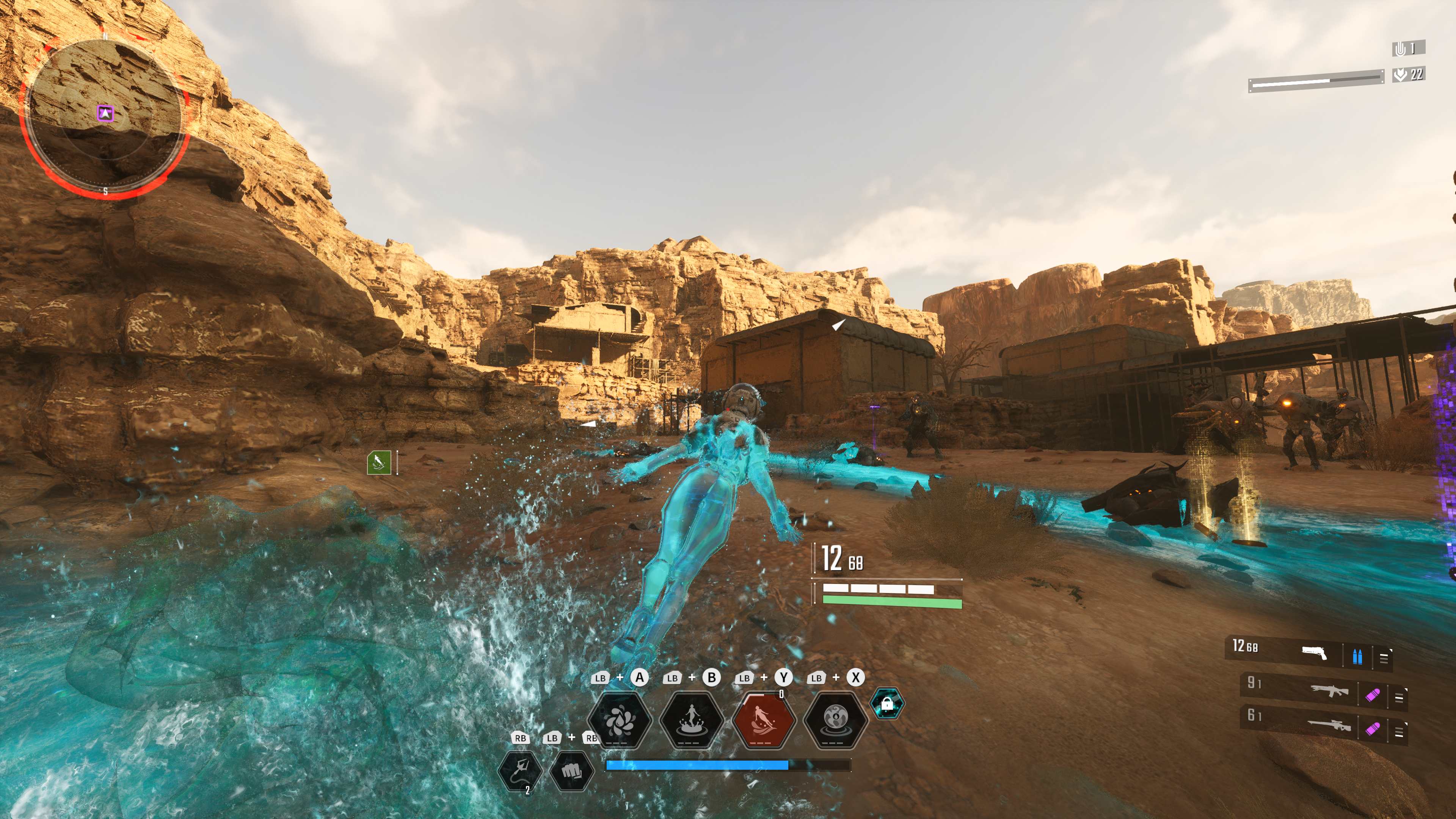Activate the swirling water droplets ability
Screen dimensions: 1456x819
point(620,720)
